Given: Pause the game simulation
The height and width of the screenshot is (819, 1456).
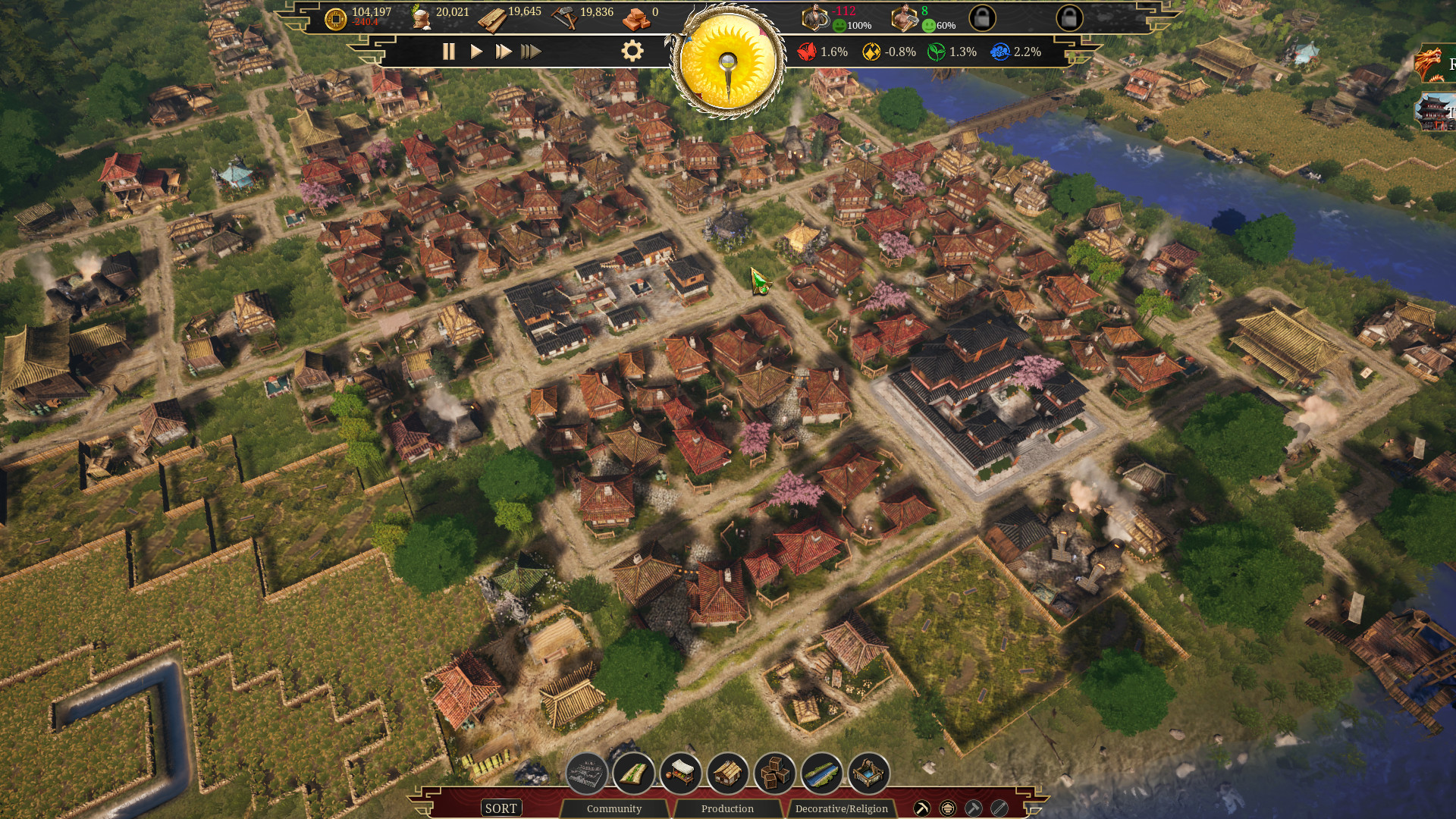Looking at the screenshot, I should coord(448,52).
